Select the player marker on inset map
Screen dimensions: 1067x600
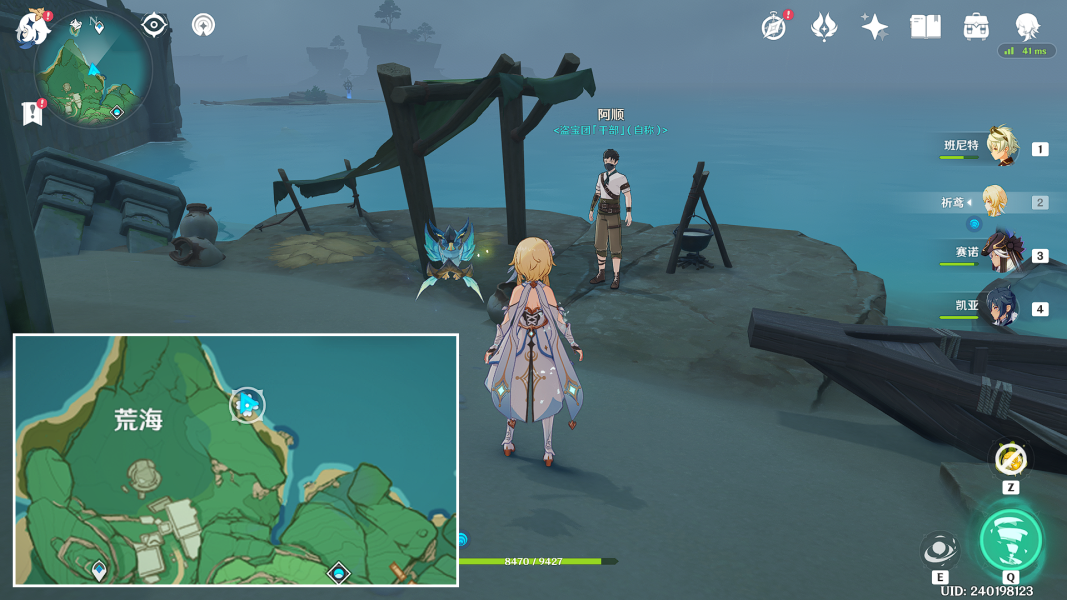coord(247,405)
